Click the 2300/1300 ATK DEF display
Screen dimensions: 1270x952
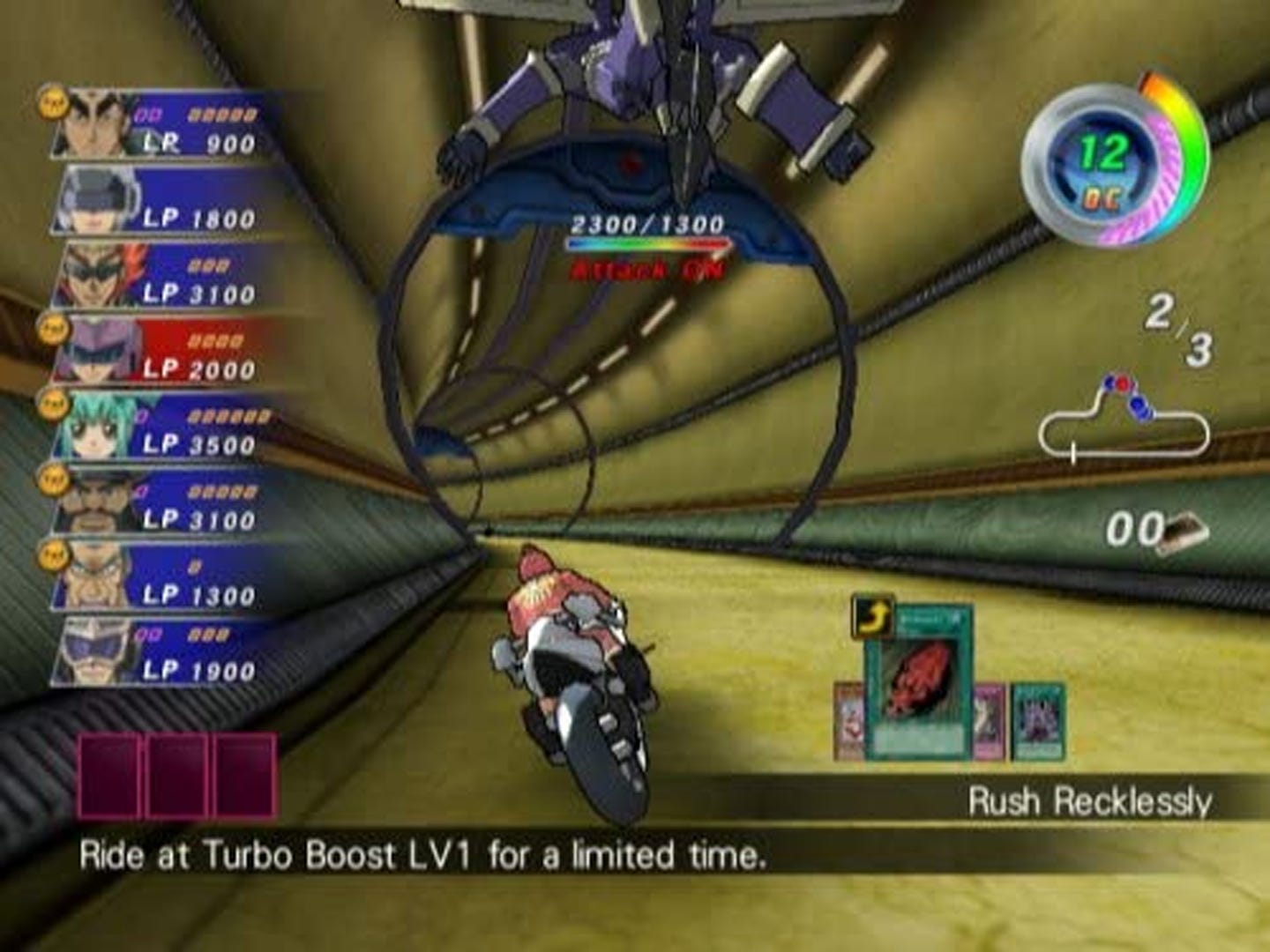(650, 223)
